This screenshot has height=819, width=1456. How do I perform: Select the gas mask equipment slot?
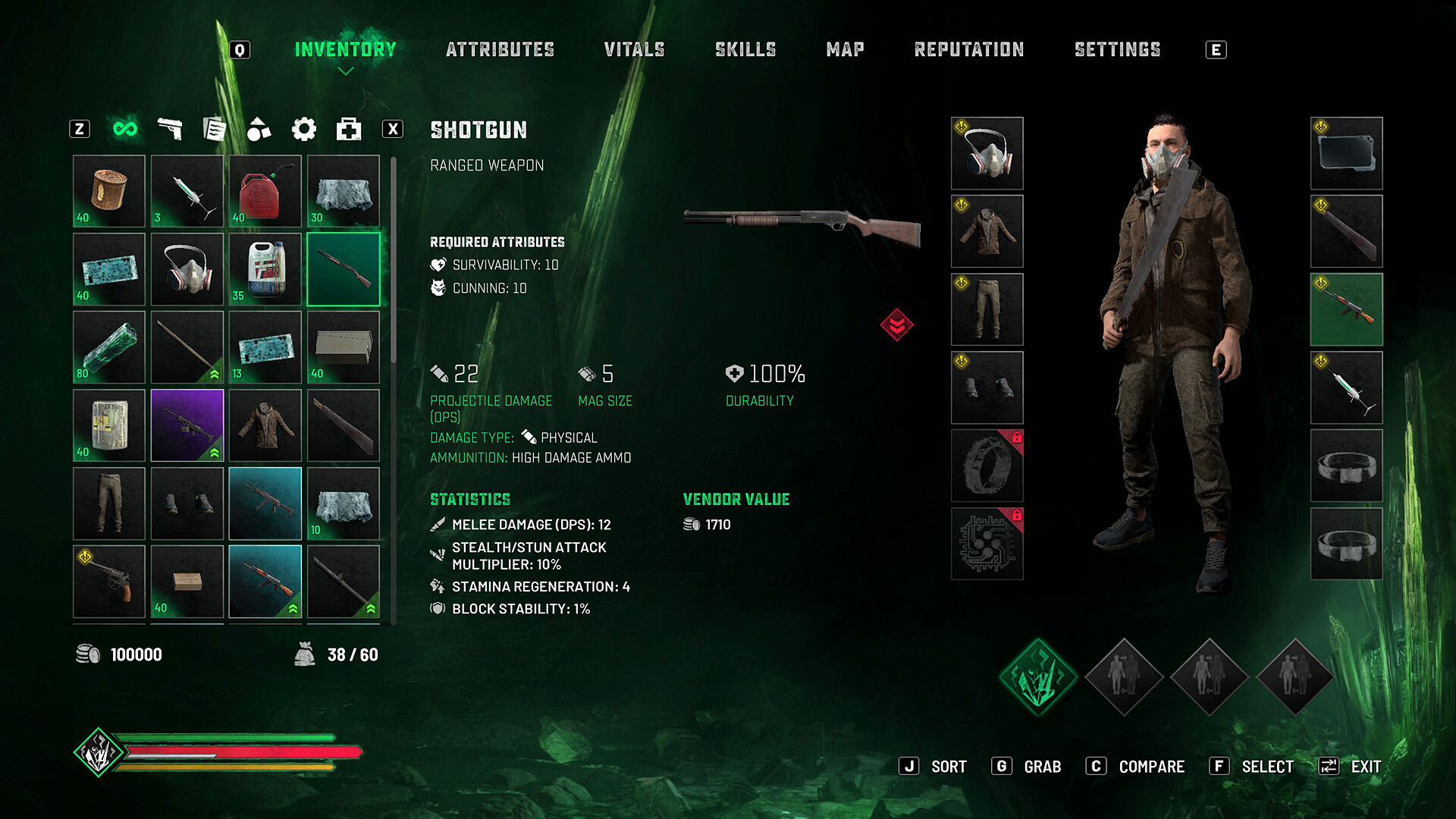tap(987, 153)
